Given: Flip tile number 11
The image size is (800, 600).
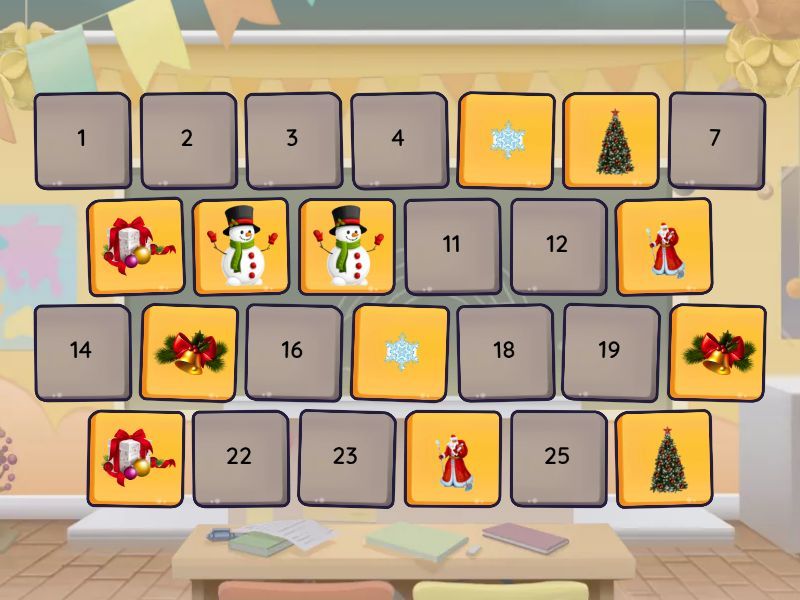Looking at the screenshot, I should (452, 246).
